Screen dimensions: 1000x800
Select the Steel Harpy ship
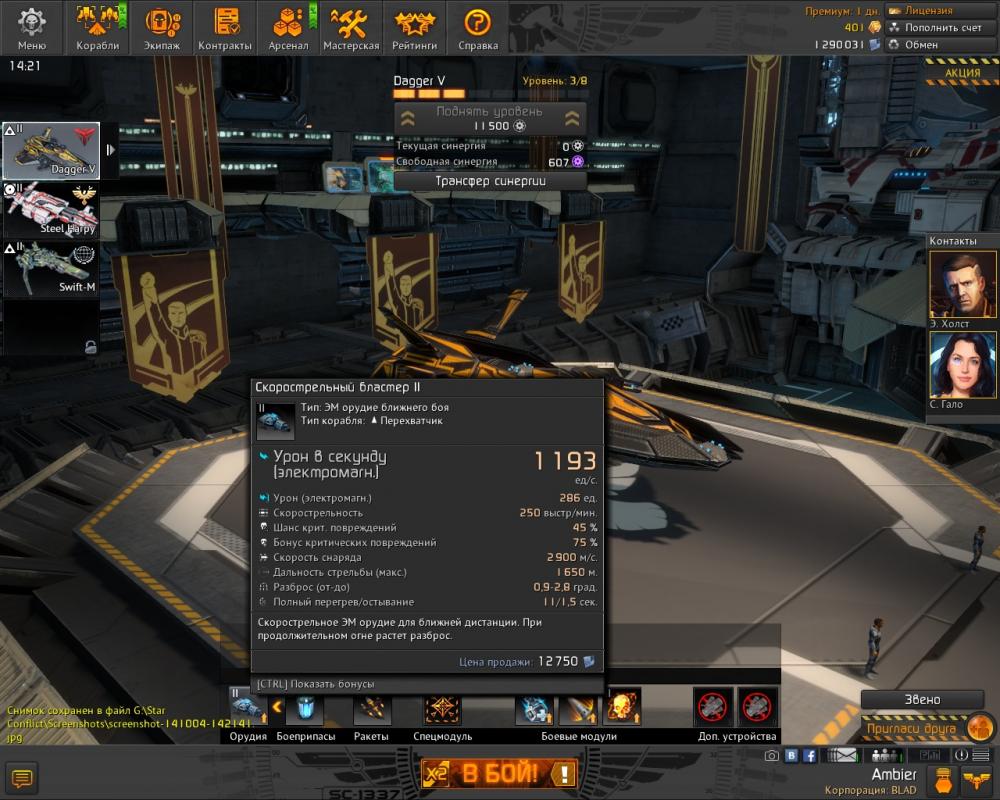tap(51, 210)
